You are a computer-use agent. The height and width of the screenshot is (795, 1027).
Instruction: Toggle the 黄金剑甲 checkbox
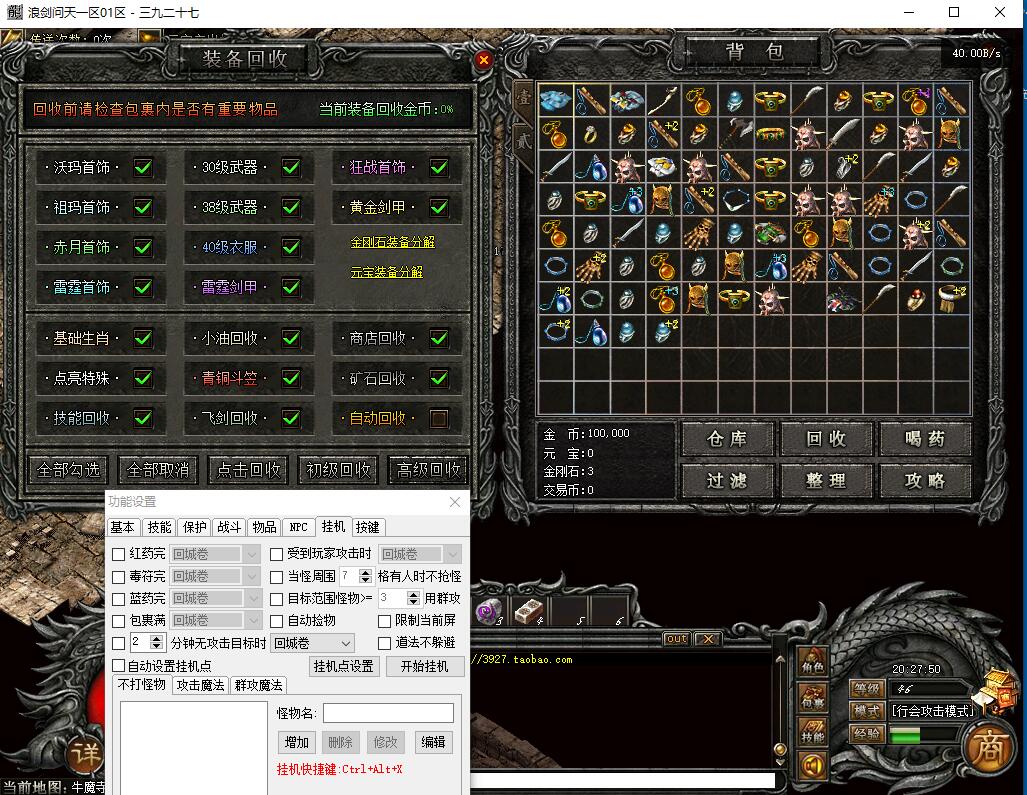(439, 207)
